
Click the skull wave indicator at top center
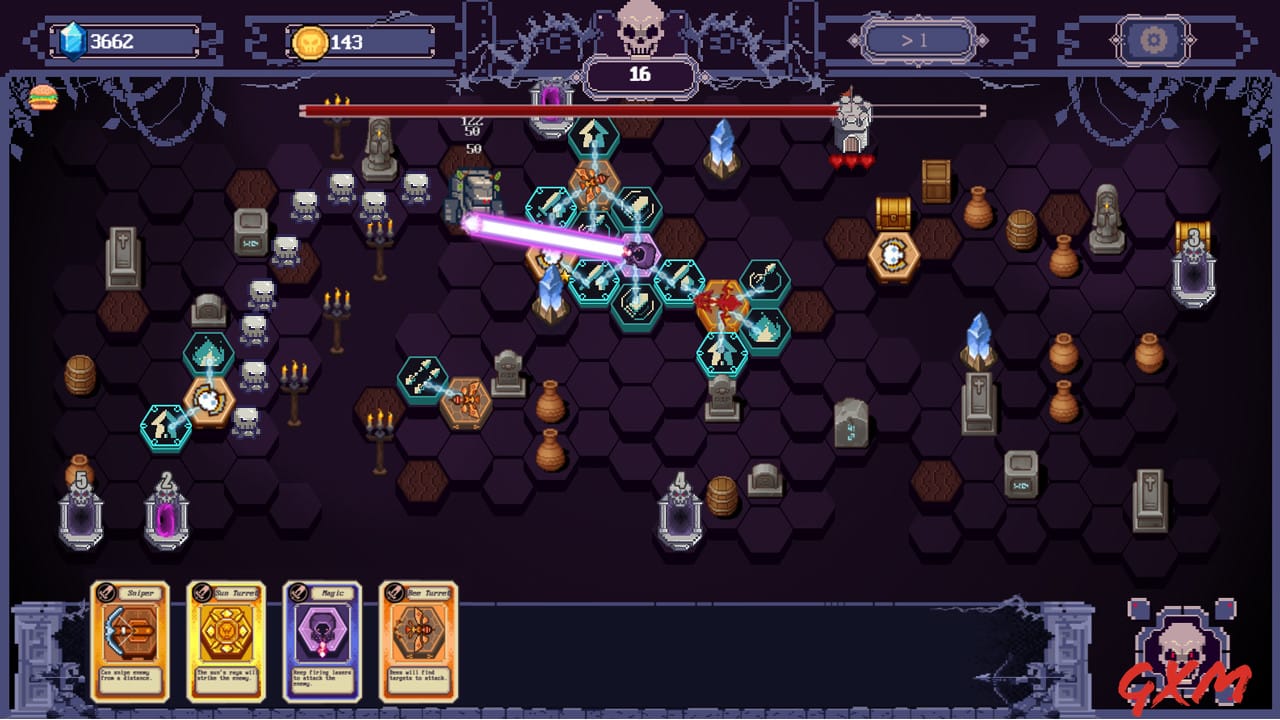640,30
